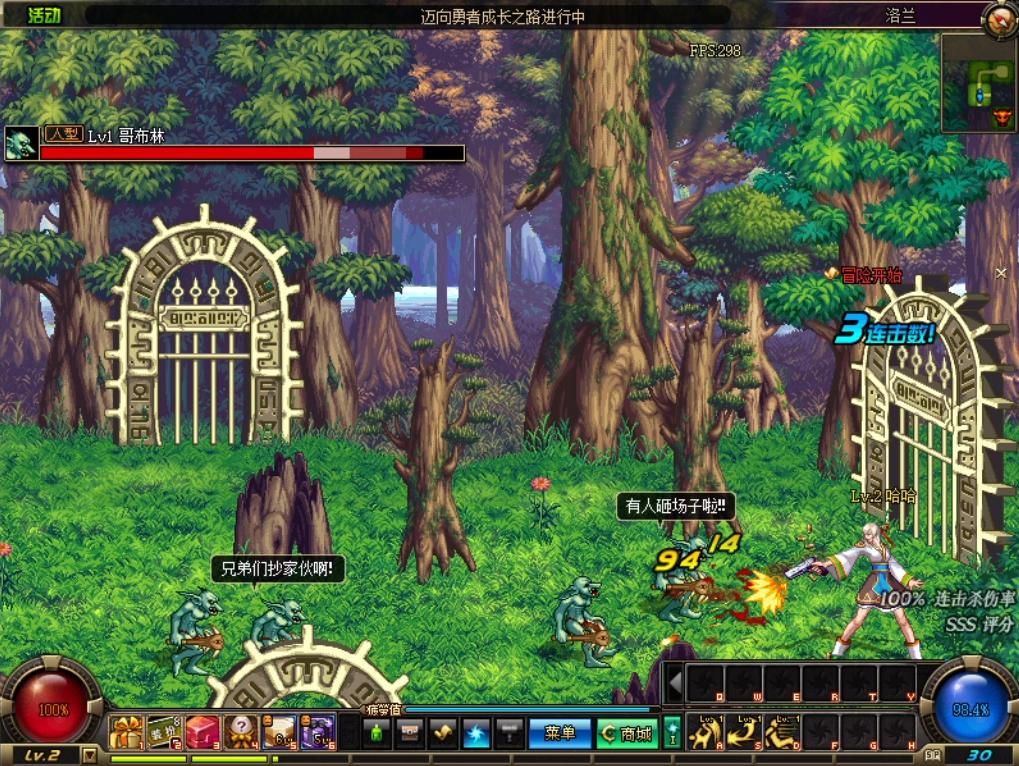Activate the skill on the A key slot
Screen dimensions: 1019x766
pyautogui.click(x=706, y=732)
